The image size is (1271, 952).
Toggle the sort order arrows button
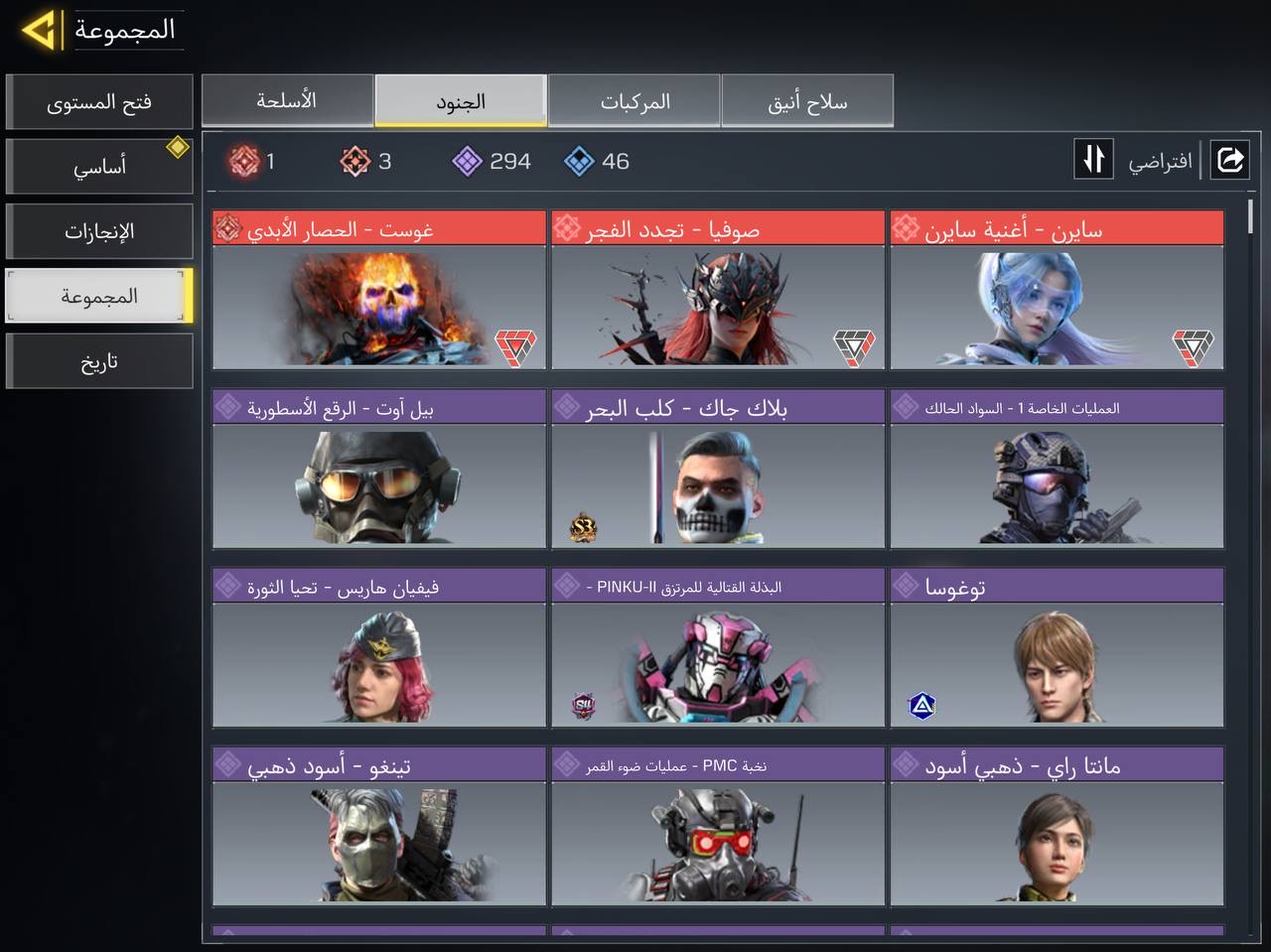[x=1093, y=160]
